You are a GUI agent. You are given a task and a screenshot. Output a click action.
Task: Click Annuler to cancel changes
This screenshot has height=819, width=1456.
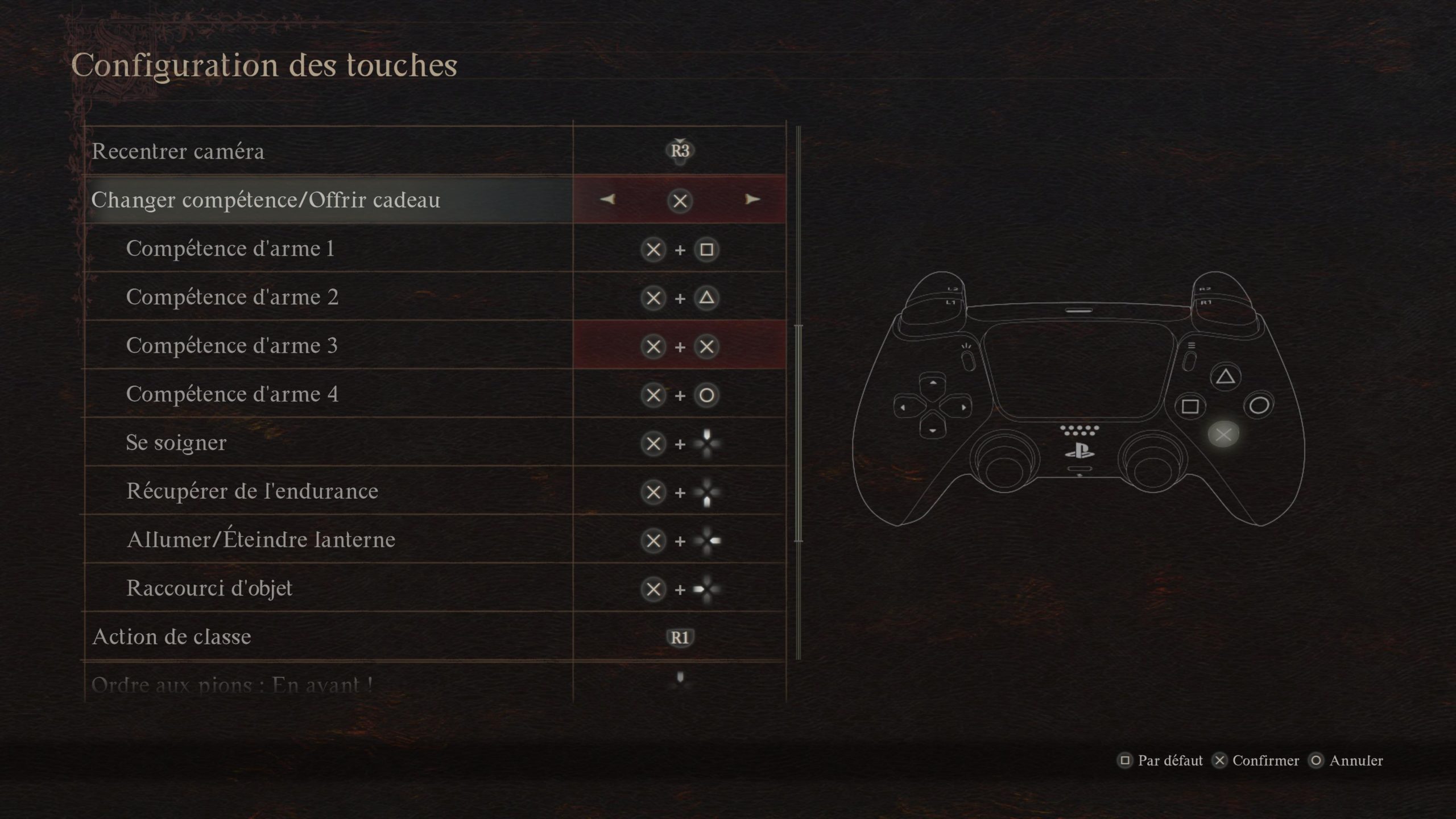(1347, 760)
